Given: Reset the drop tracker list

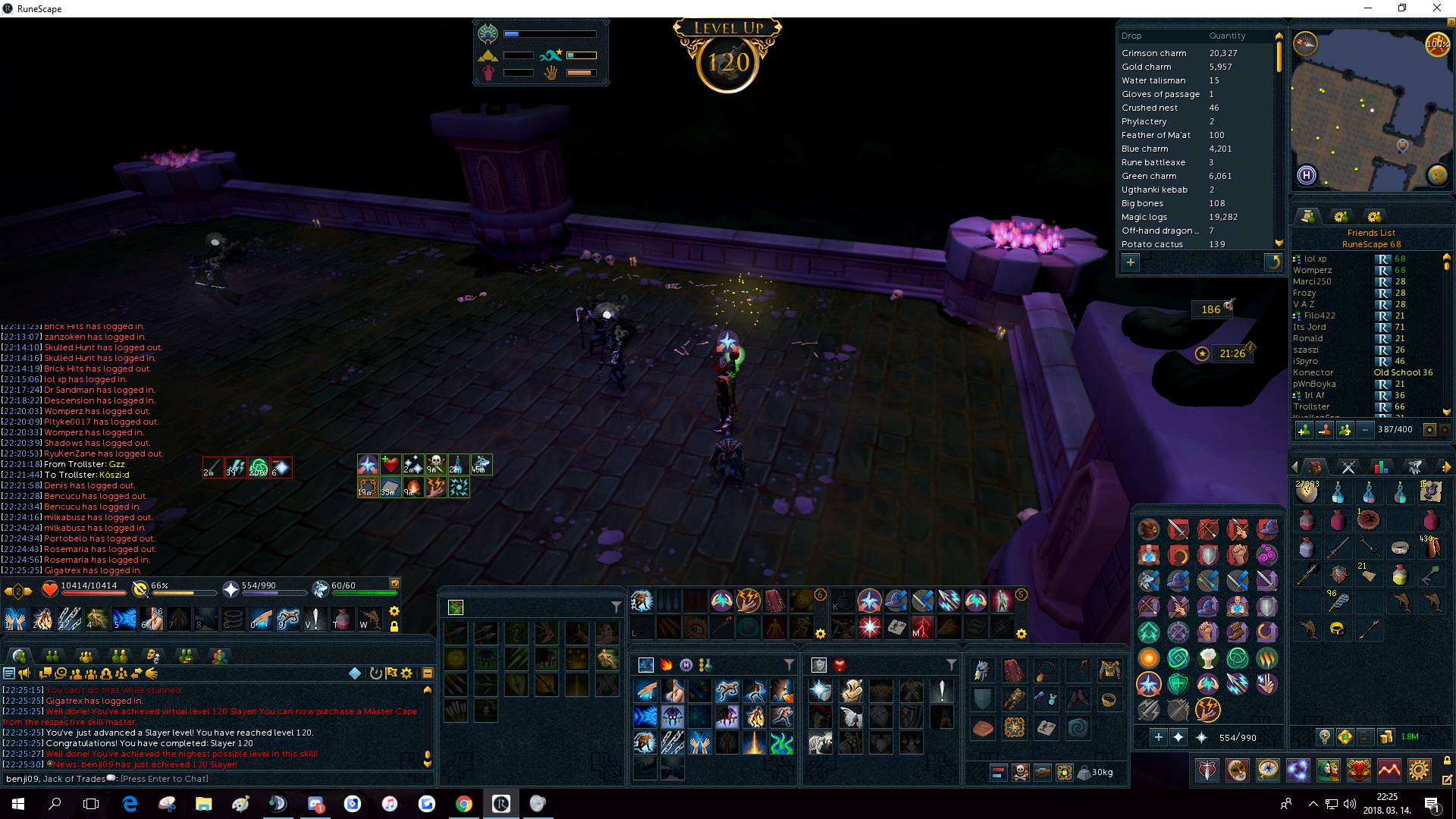Looking at the screenshot, I should 1272,262.
